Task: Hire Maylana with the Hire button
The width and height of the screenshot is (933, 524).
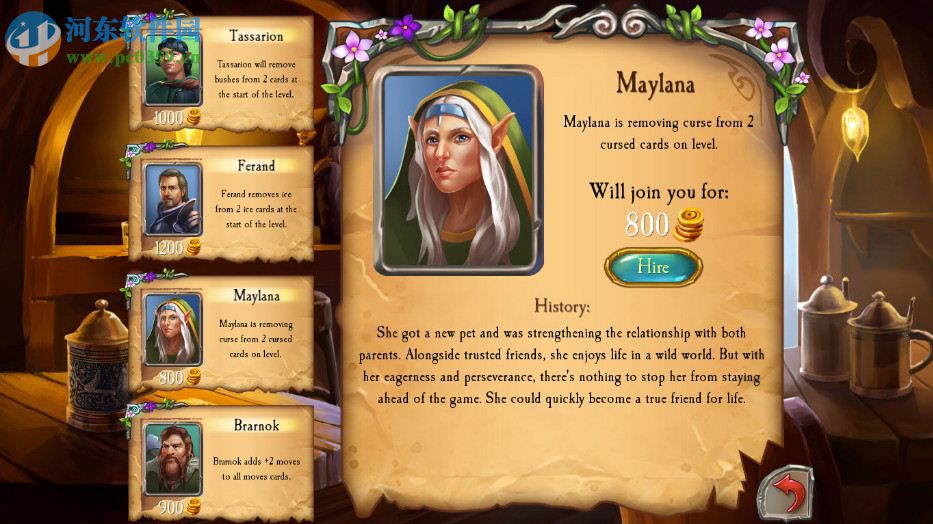Action: click(653, 267)
